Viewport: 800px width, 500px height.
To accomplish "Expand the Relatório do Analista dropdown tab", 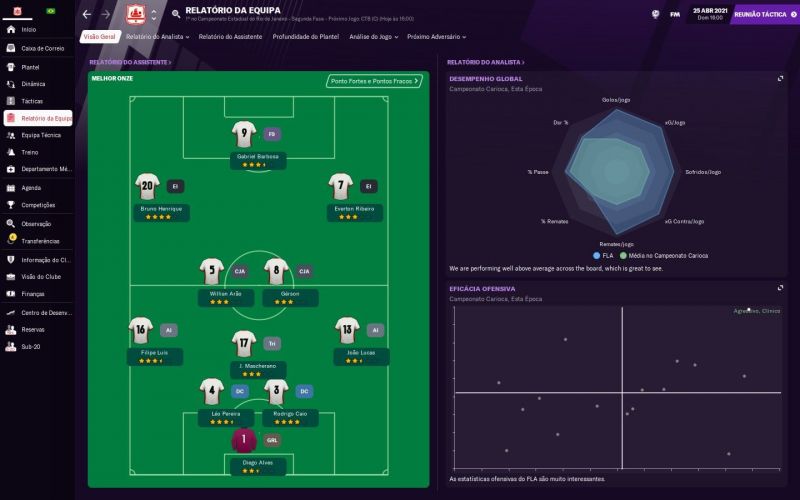I will click(158, 36).
